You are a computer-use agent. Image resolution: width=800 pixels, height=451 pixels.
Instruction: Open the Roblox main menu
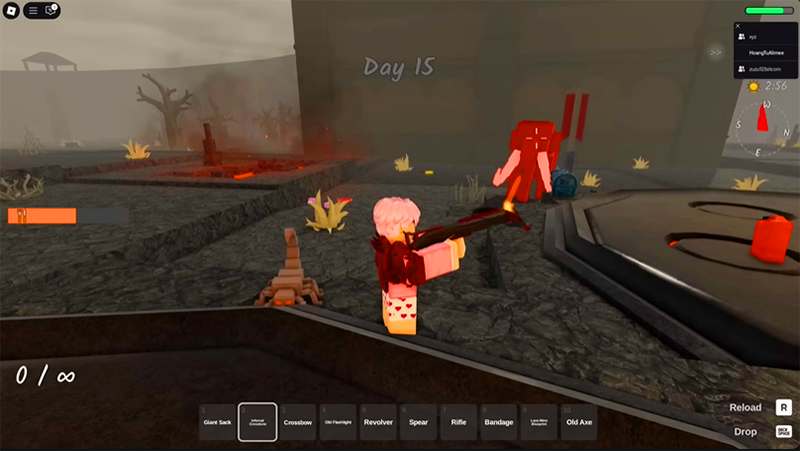(13, 11)
